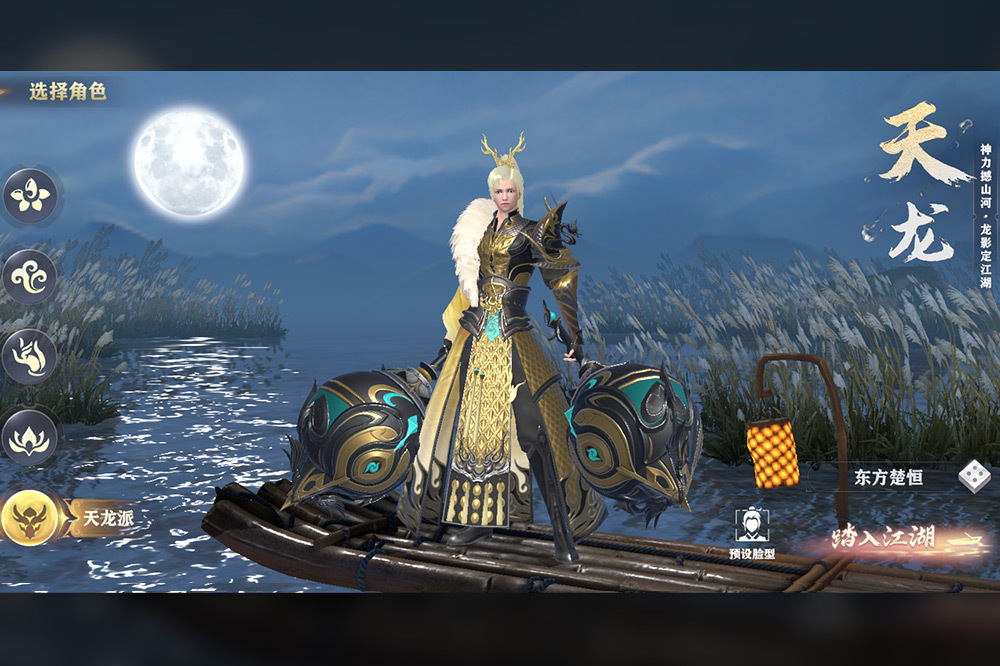Select the five-petal flower faction icon
The image size is (1000, 666).
click(30, 195)
